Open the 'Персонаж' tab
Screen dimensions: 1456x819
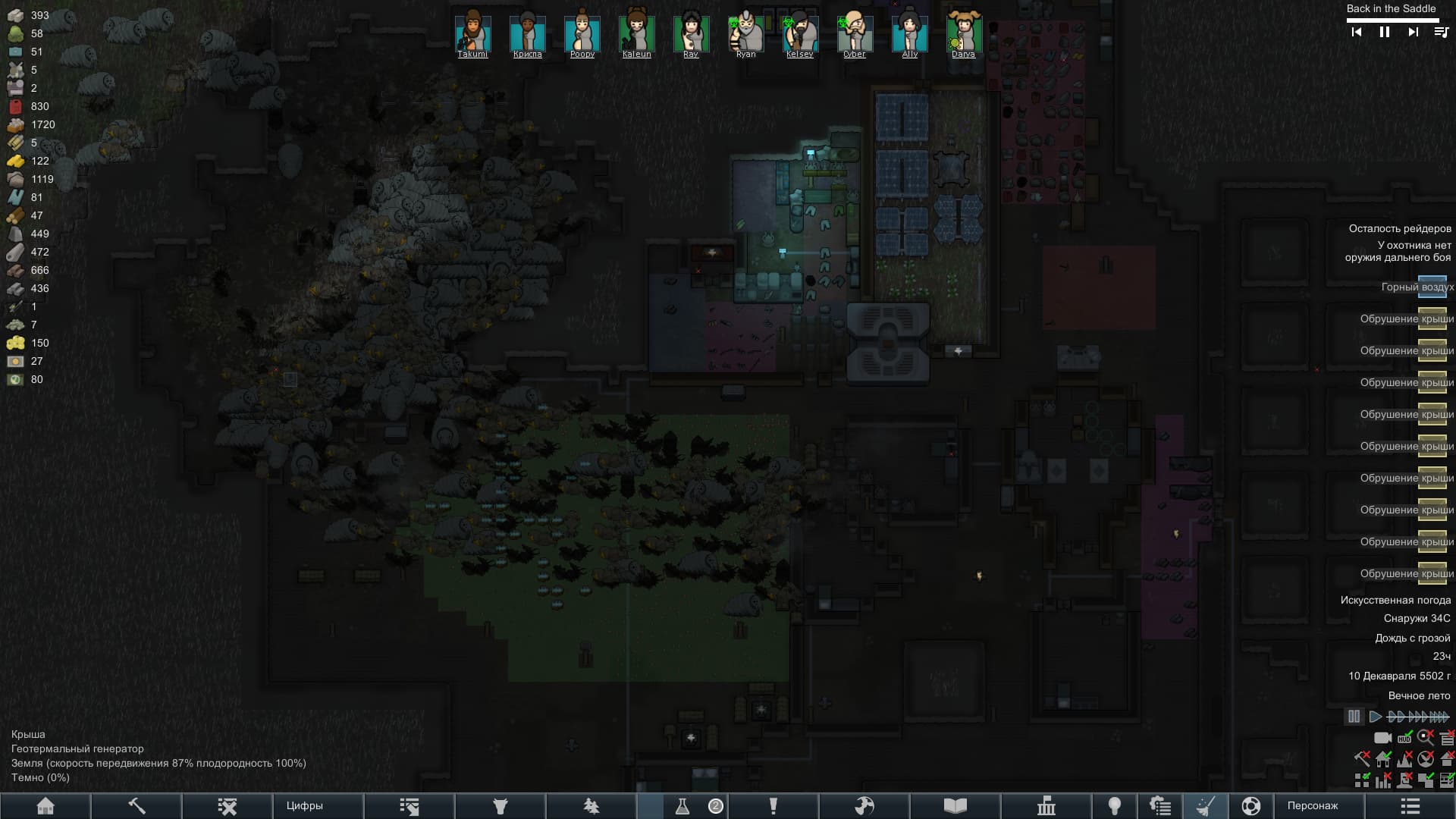(x=1312, y=805)
